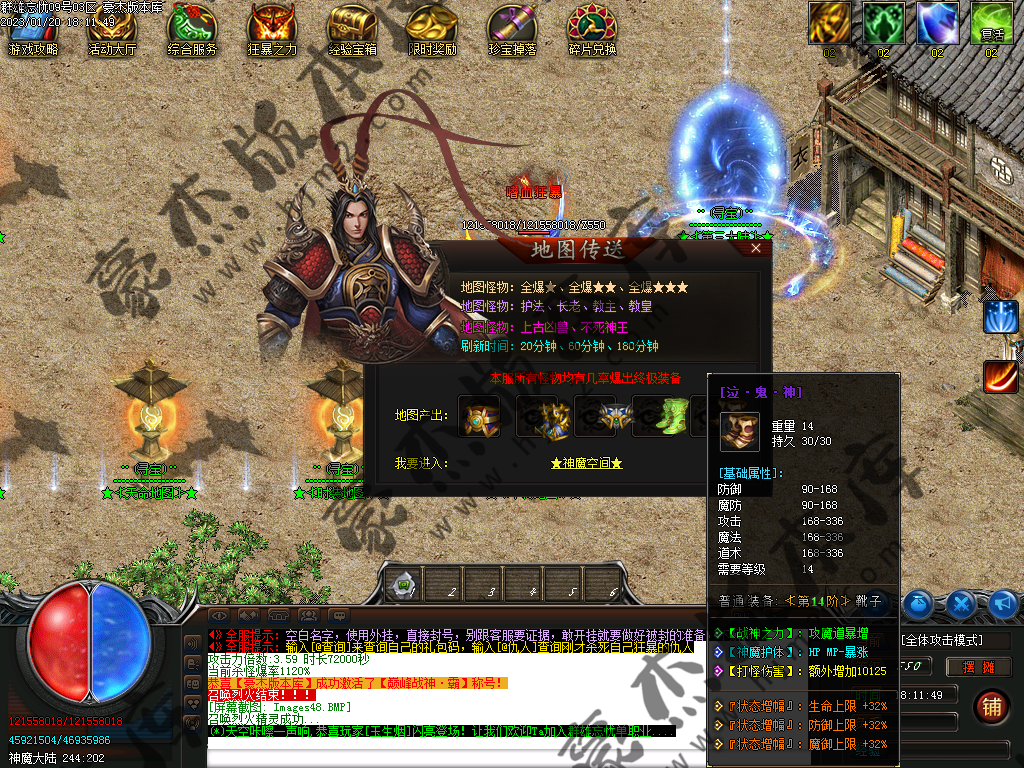Open the 游戏攻略 game guide

pyautogui.click(x=32, y=30)
